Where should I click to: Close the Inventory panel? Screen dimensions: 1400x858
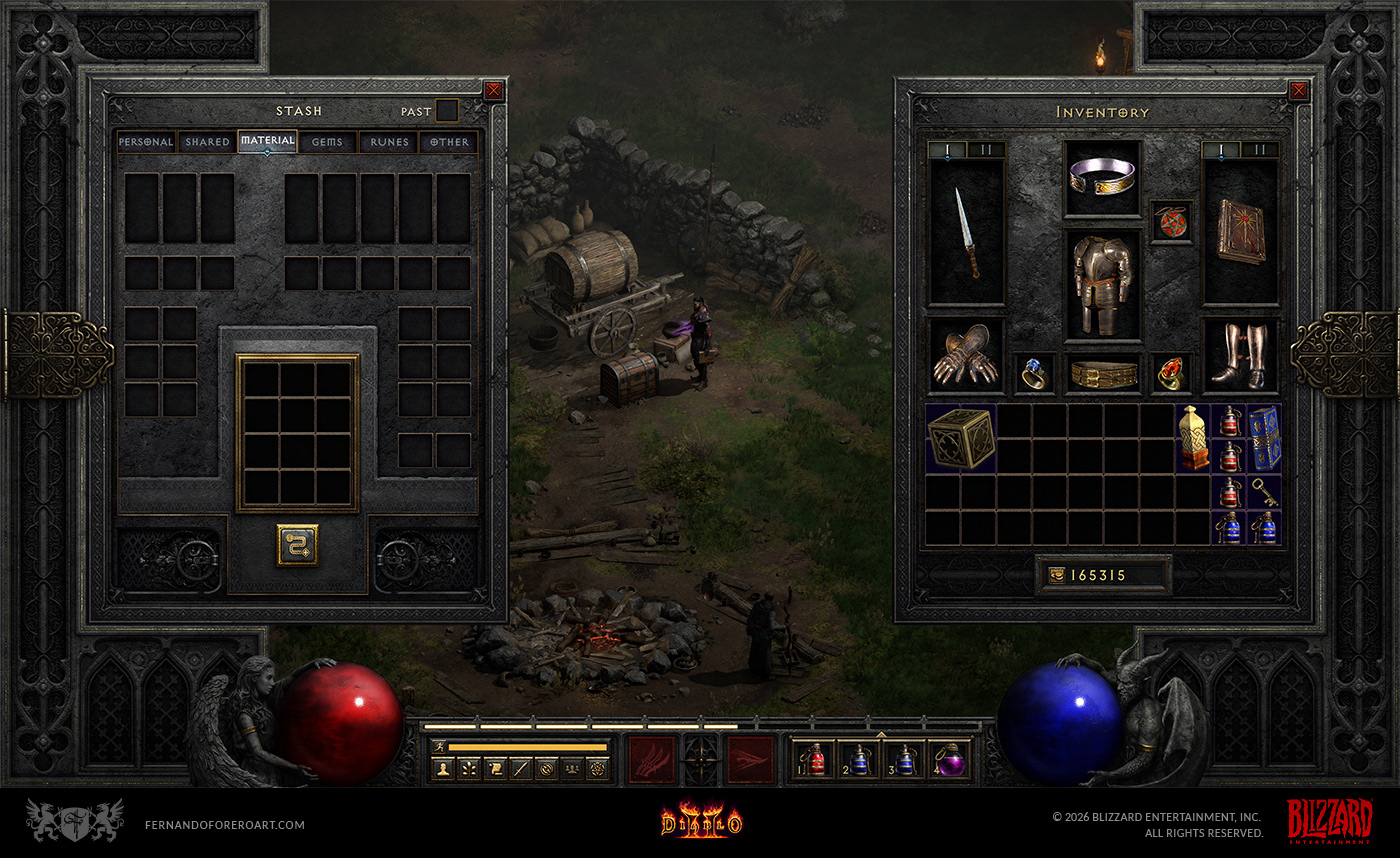(x=1298, y=91)
